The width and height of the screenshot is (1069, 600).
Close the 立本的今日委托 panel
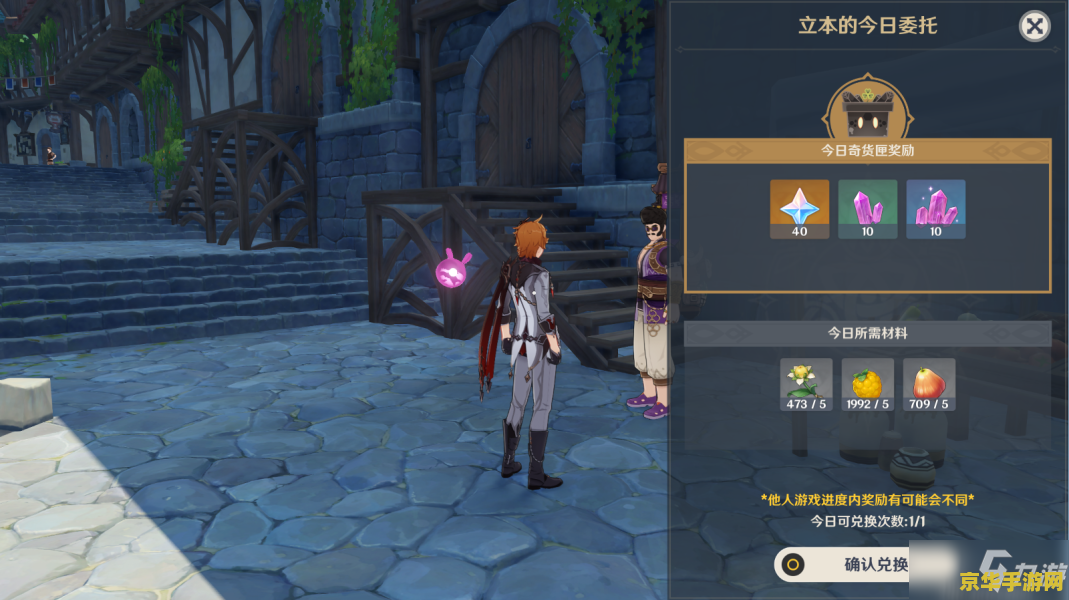(1034, 26)
